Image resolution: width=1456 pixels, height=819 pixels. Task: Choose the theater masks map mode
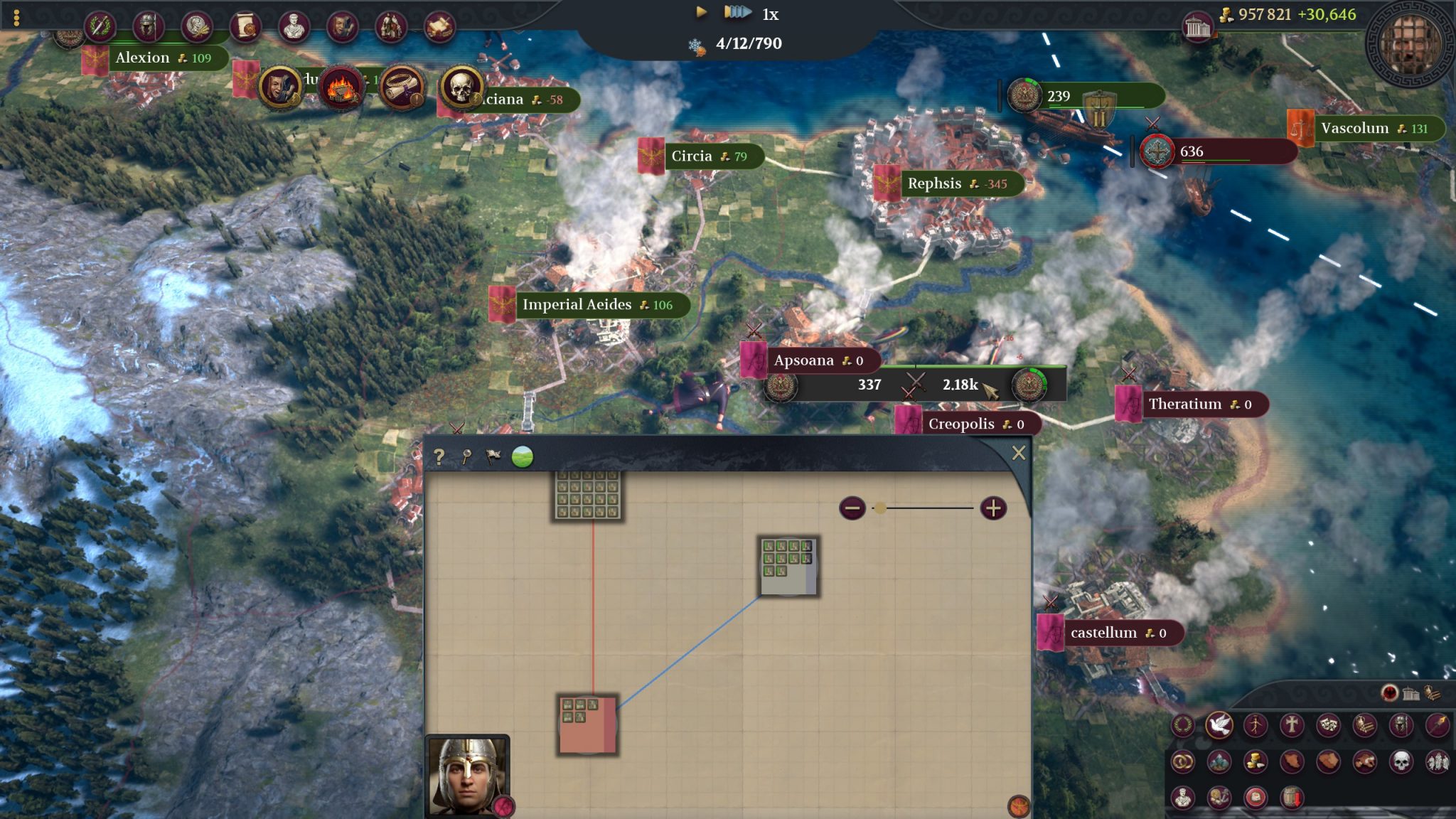(x=1327, y=725)
